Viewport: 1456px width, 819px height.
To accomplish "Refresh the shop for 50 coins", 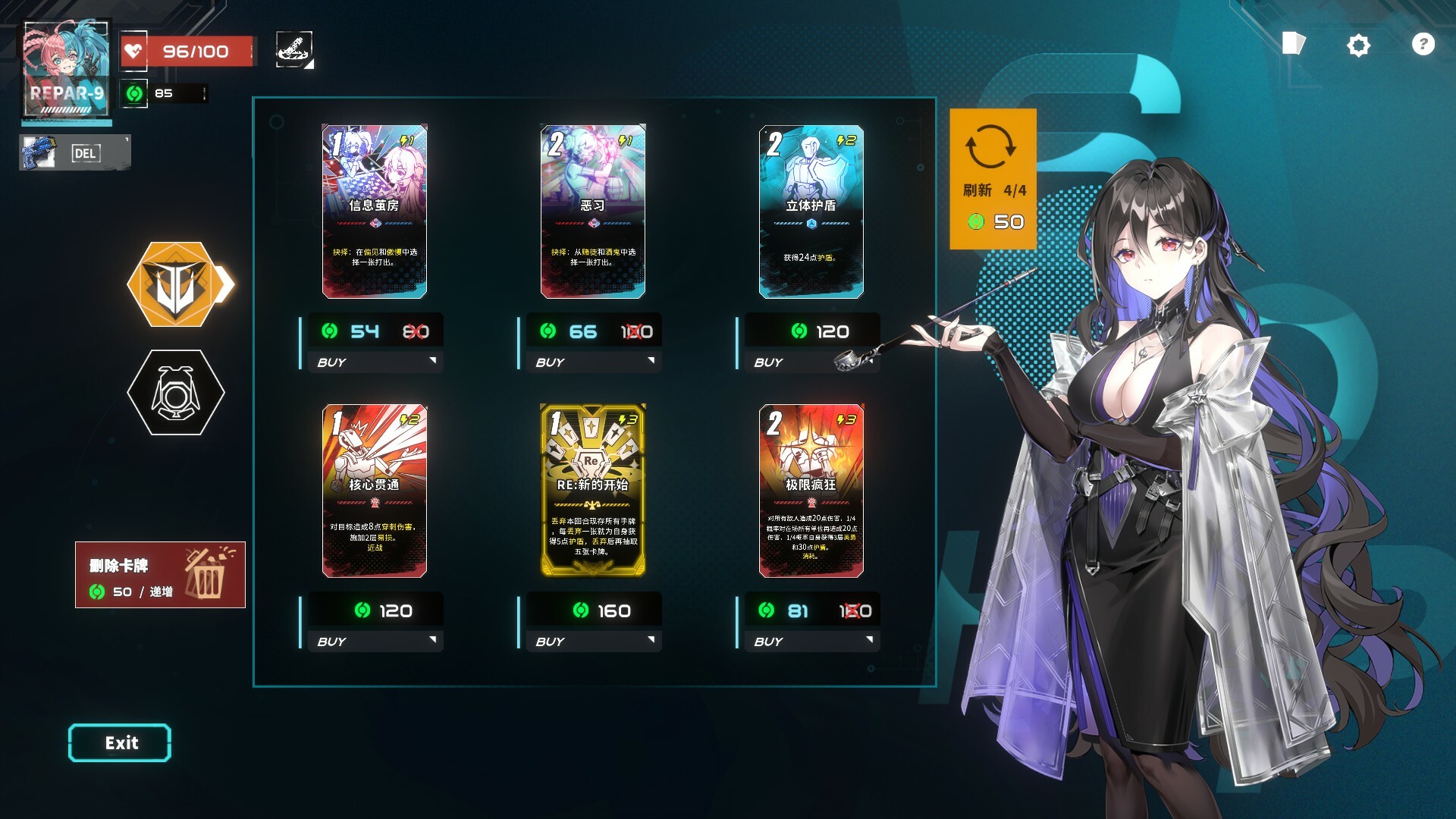I will 993,179.
